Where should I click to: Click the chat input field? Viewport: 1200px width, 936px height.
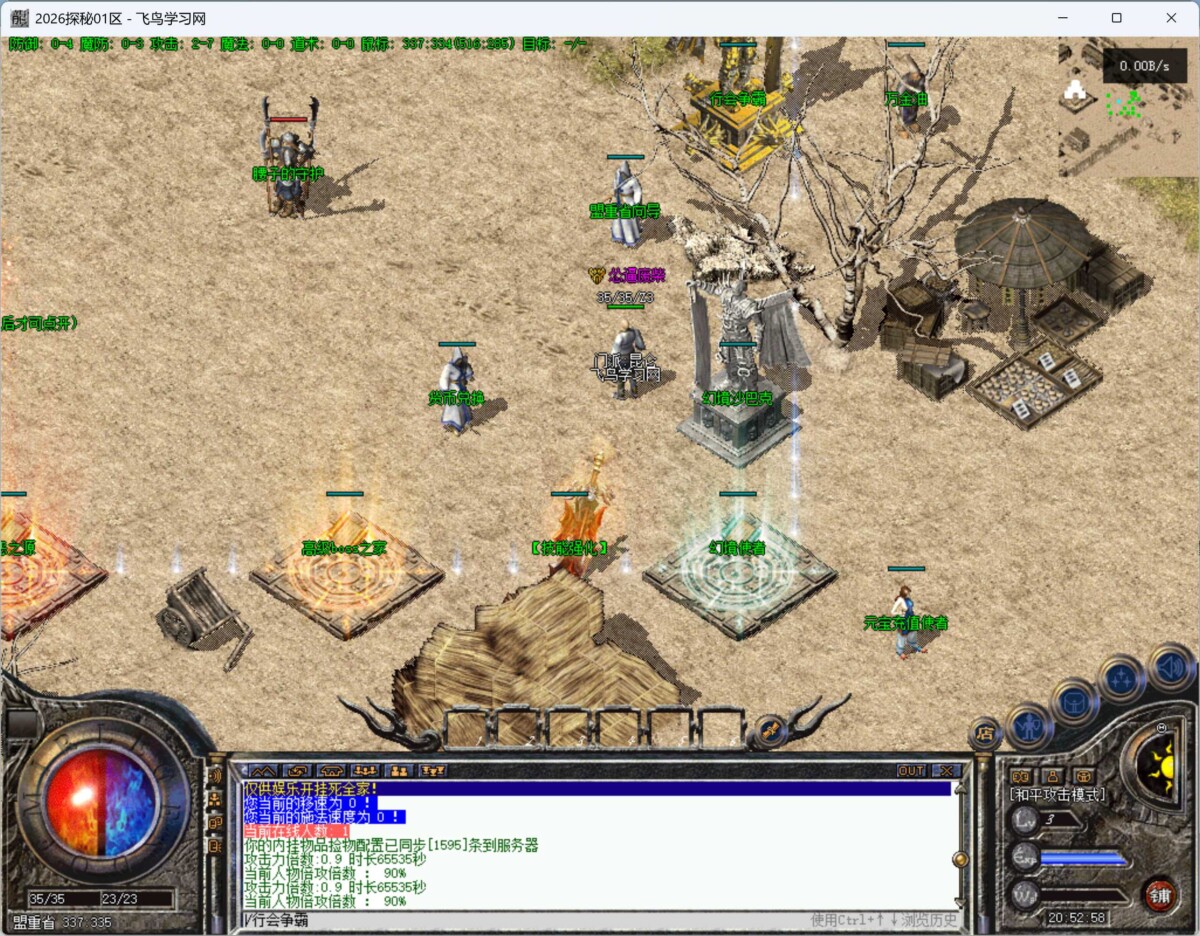click(520, 920)
